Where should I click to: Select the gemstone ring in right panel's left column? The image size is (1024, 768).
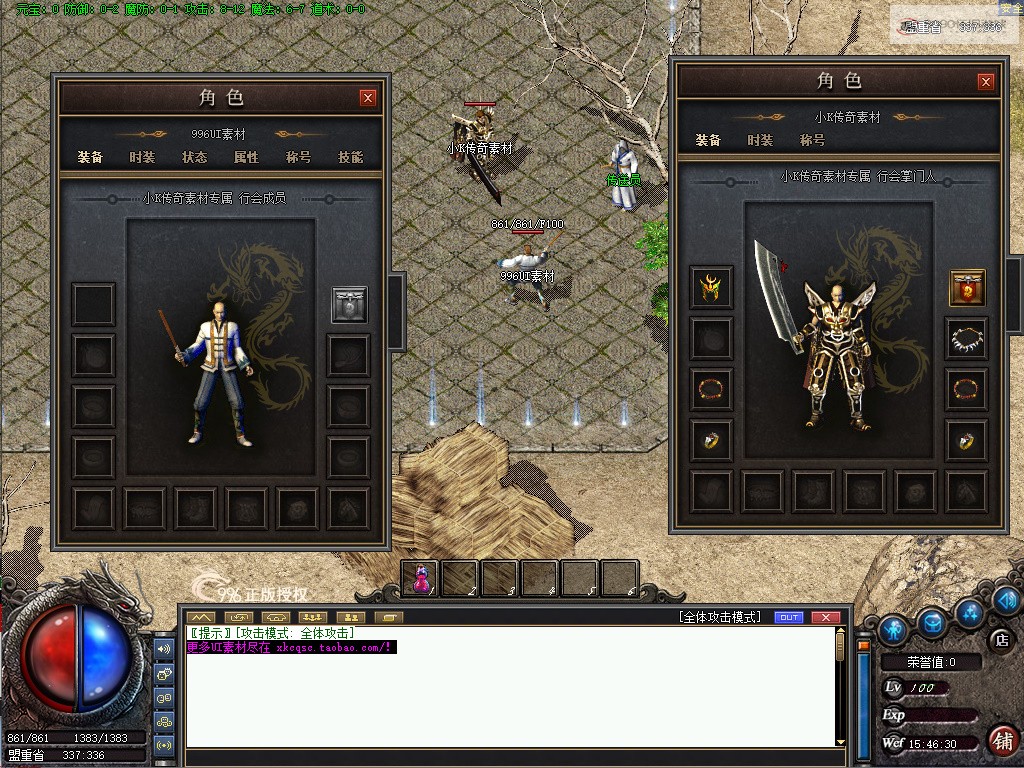[711, 440]
